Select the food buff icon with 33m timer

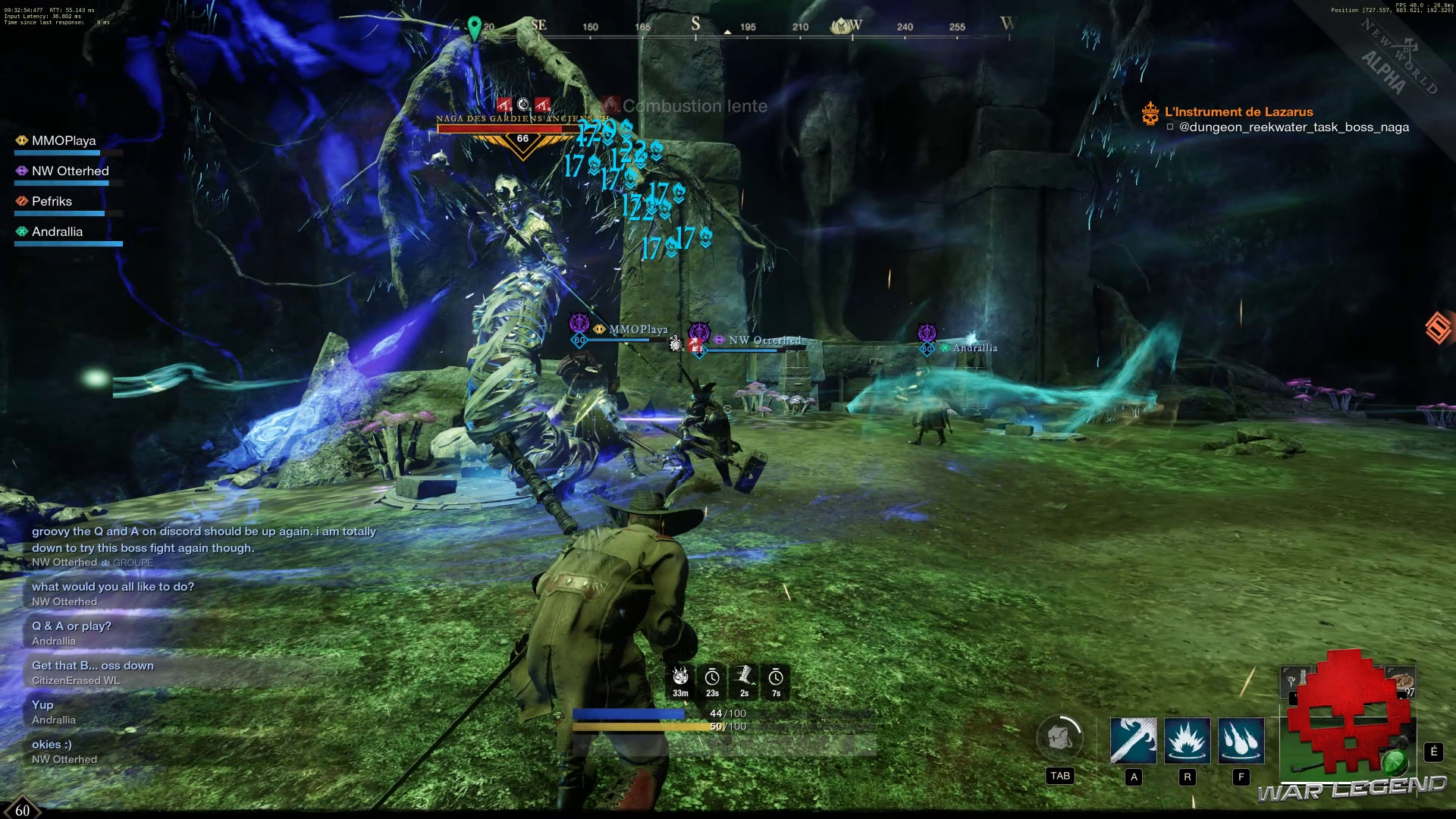coord(680,677)
